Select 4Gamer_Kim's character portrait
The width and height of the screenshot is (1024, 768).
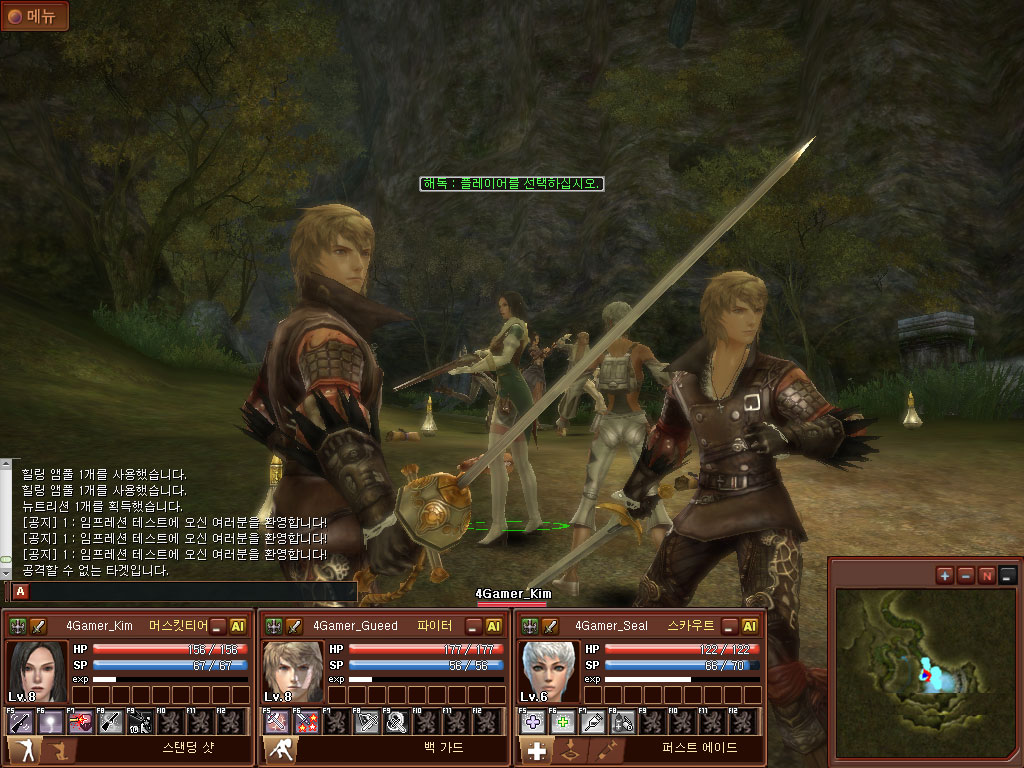[x=38, y=671]
